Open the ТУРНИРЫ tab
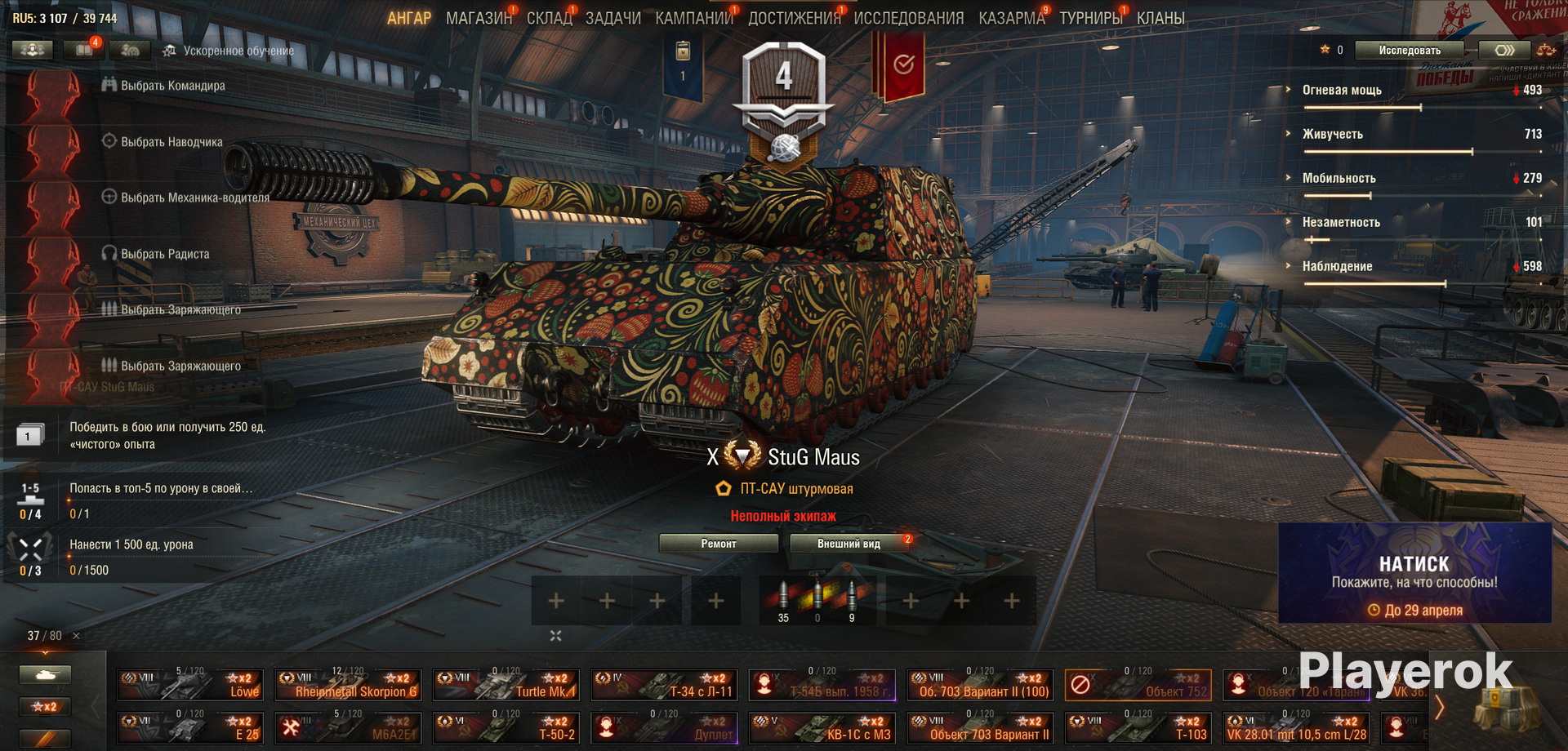Viewport: 1568px width, 751px height. (x=1090, y=18)
